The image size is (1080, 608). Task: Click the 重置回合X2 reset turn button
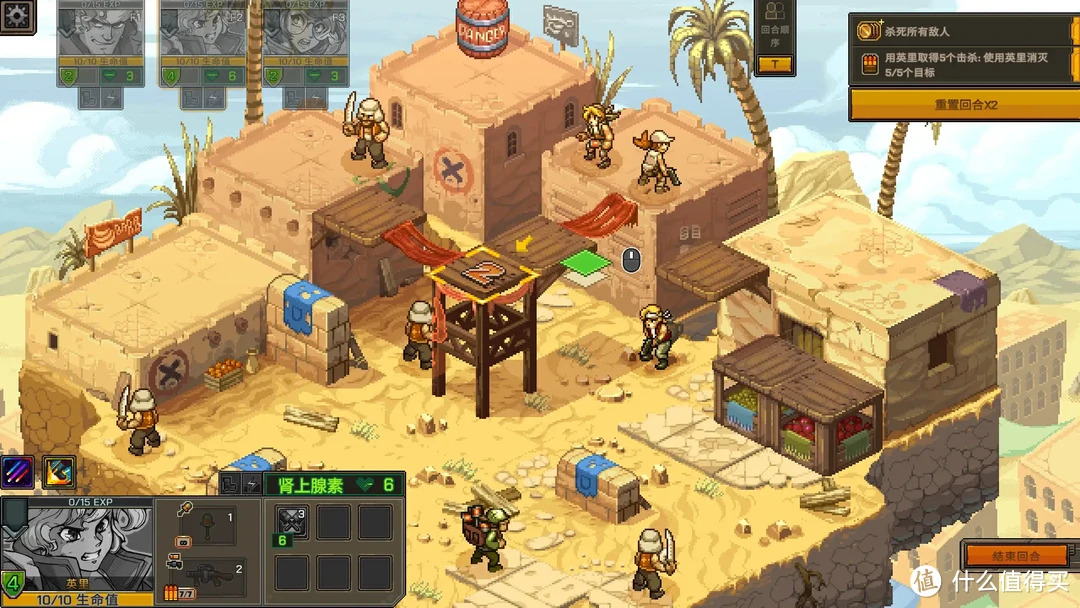click(x=964, y=104)
